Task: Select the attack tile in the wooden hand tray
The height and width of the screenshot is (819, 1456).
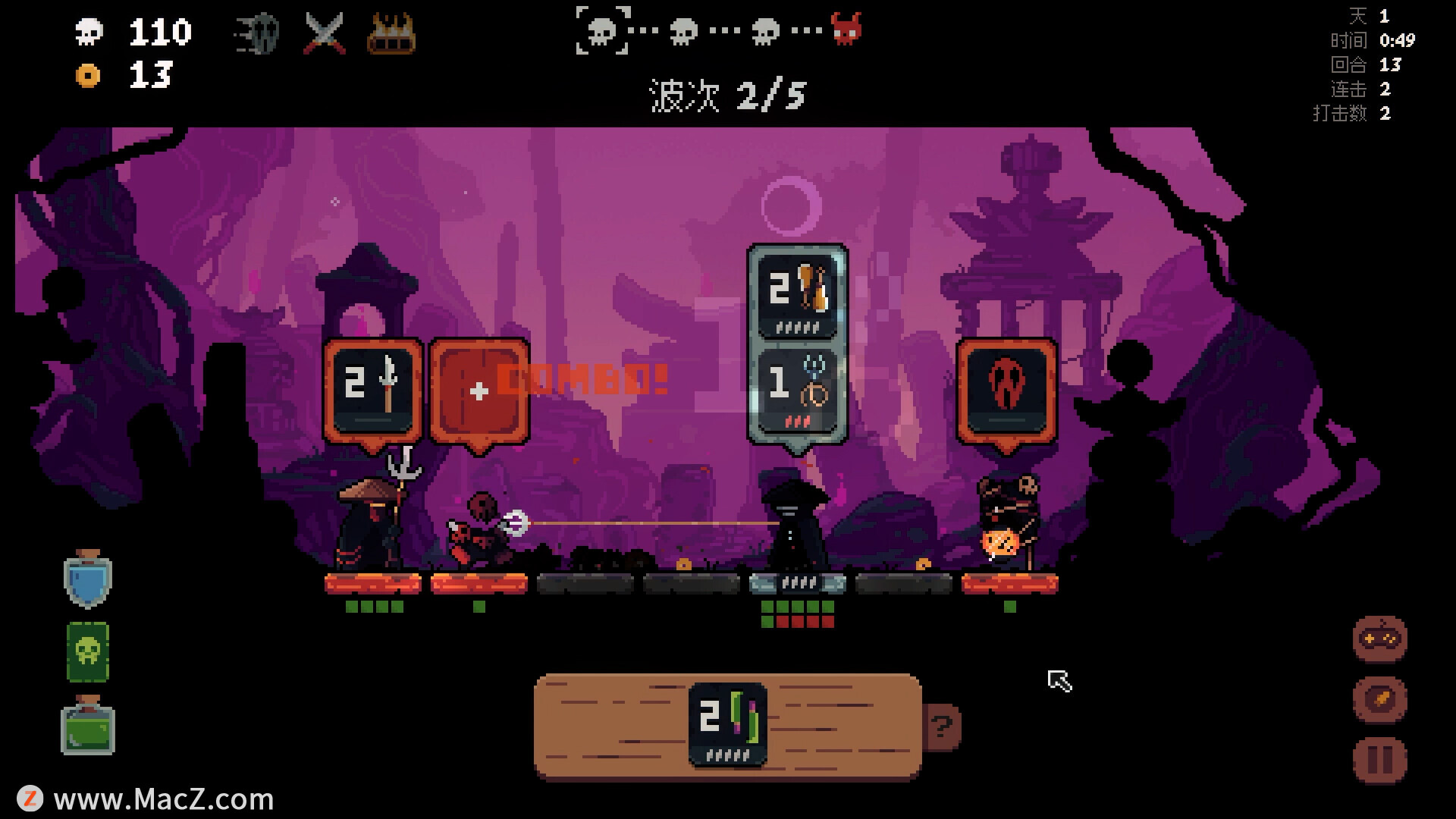Action: click(727, 723)
